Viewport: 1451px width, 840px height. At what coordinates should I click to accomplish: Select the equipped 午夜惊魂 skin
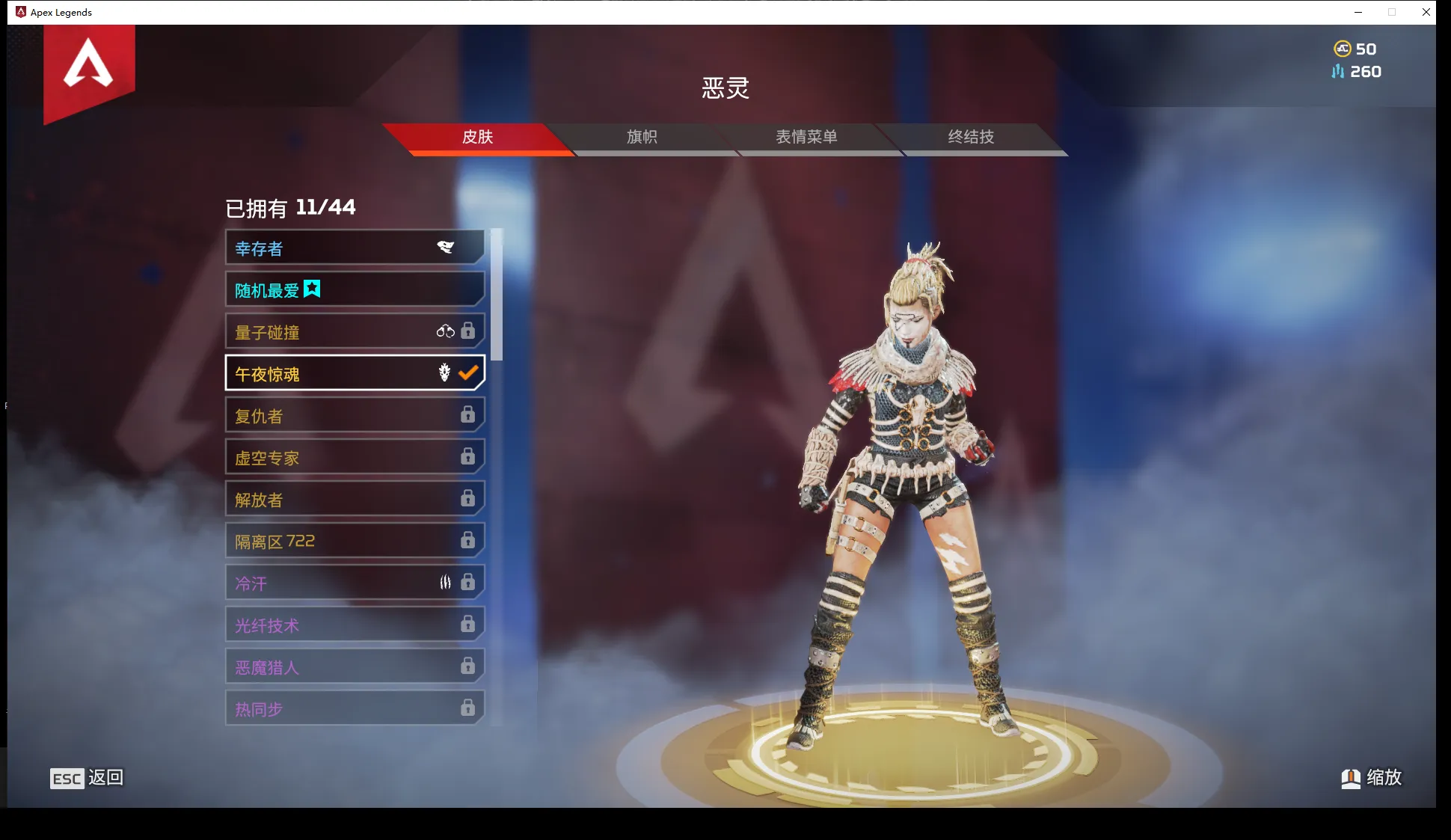click(355, 374)
